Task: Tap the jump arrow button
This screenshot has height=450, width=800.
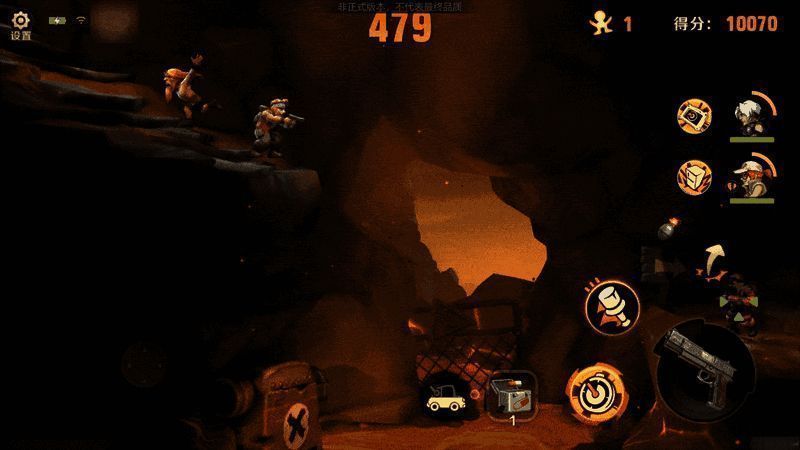Action: (714, 259)
